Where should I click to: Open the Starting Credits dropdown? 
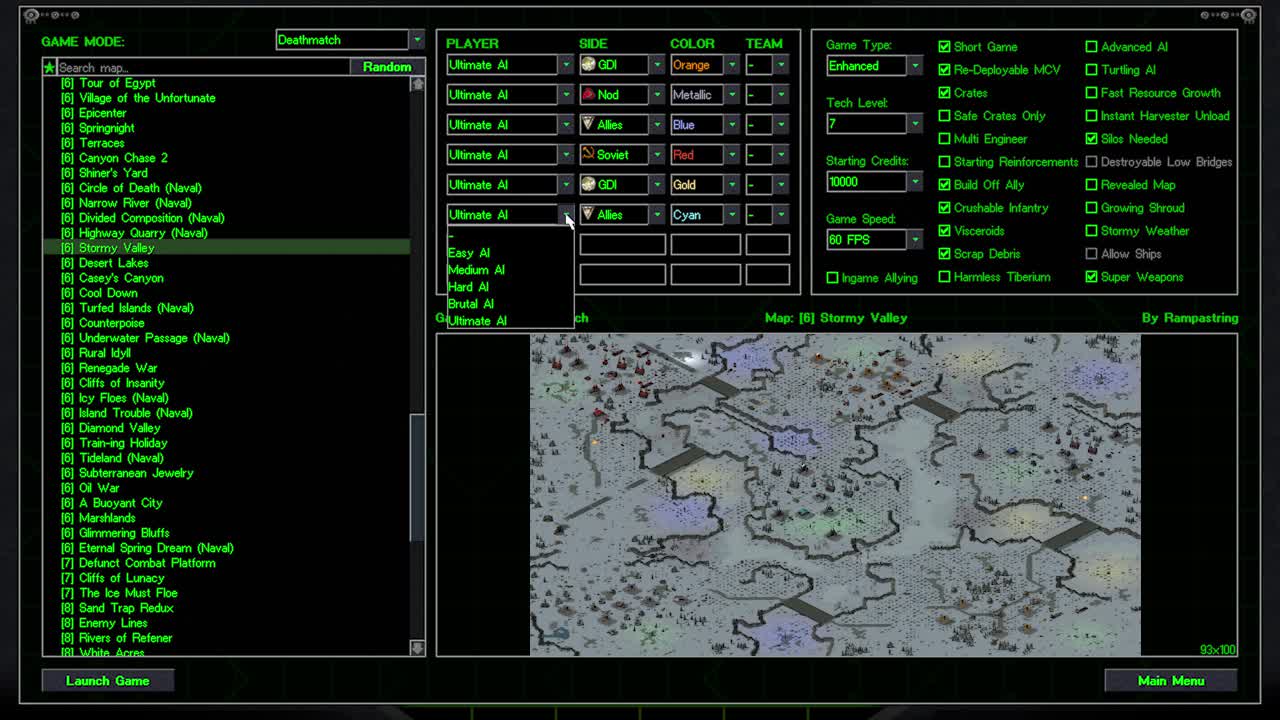click(x=913, y=181)
